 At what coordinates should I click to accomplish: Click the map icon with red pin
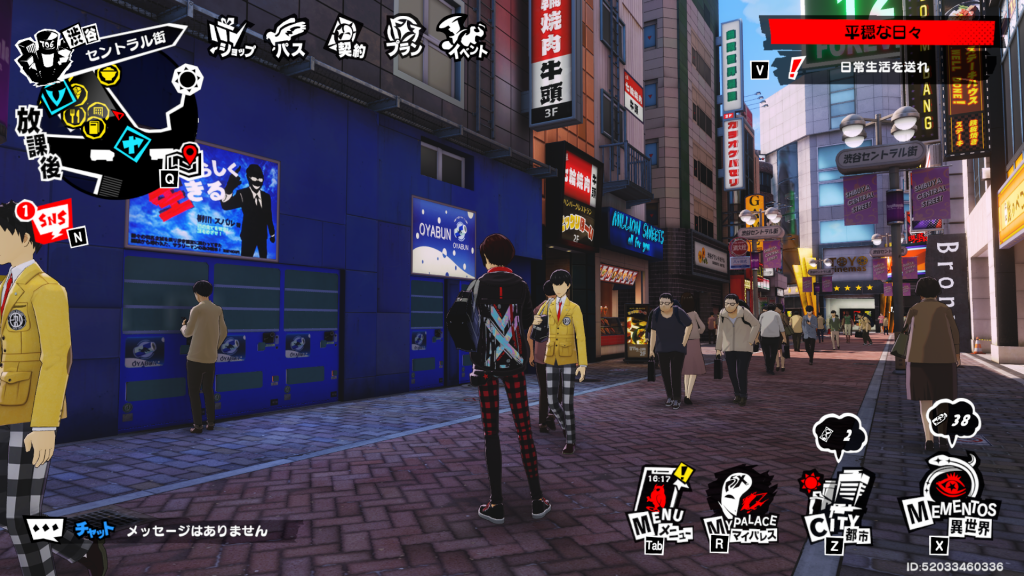188,158
